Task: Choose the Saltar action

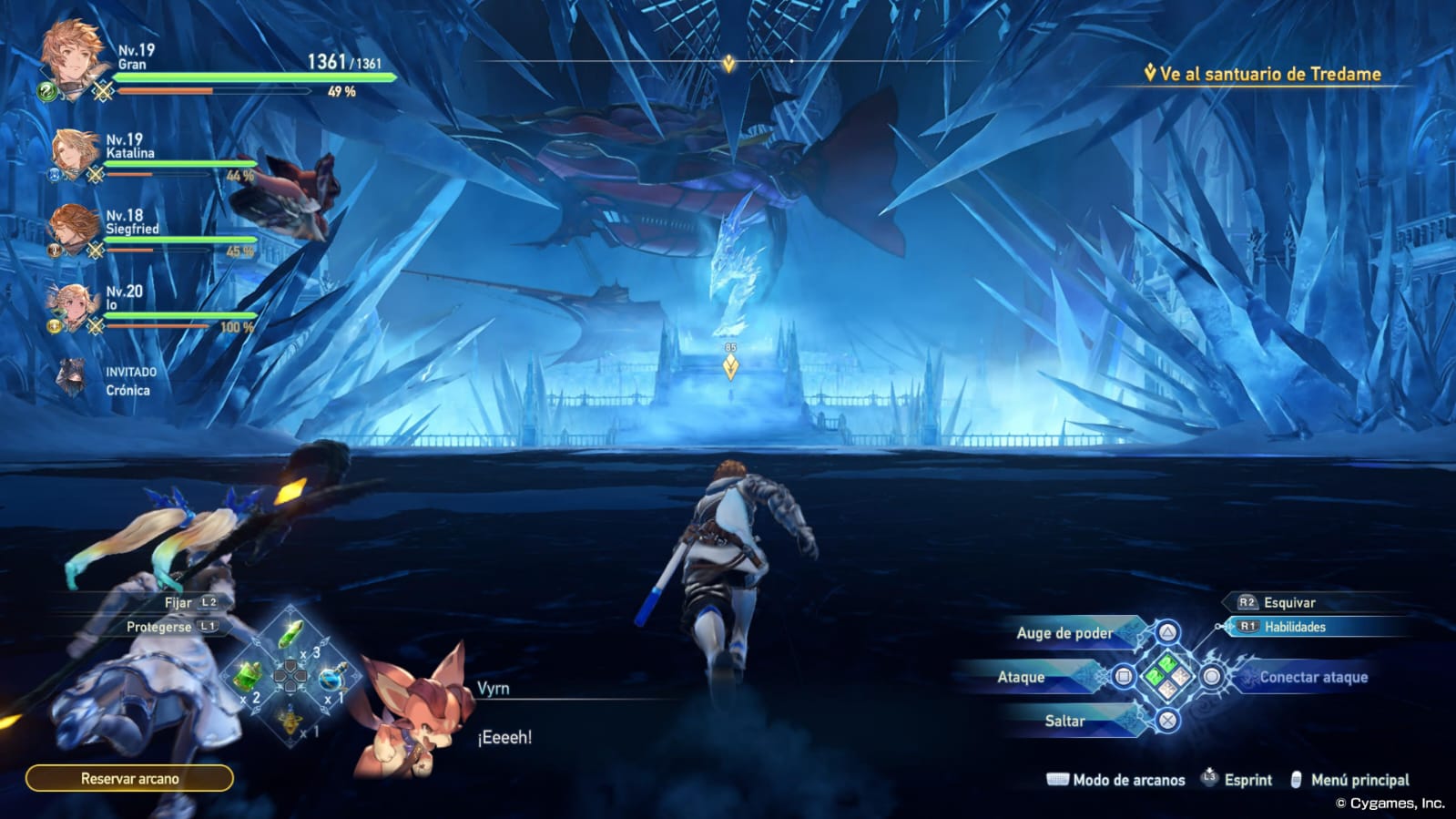Action: click(x=1065, y=721)
